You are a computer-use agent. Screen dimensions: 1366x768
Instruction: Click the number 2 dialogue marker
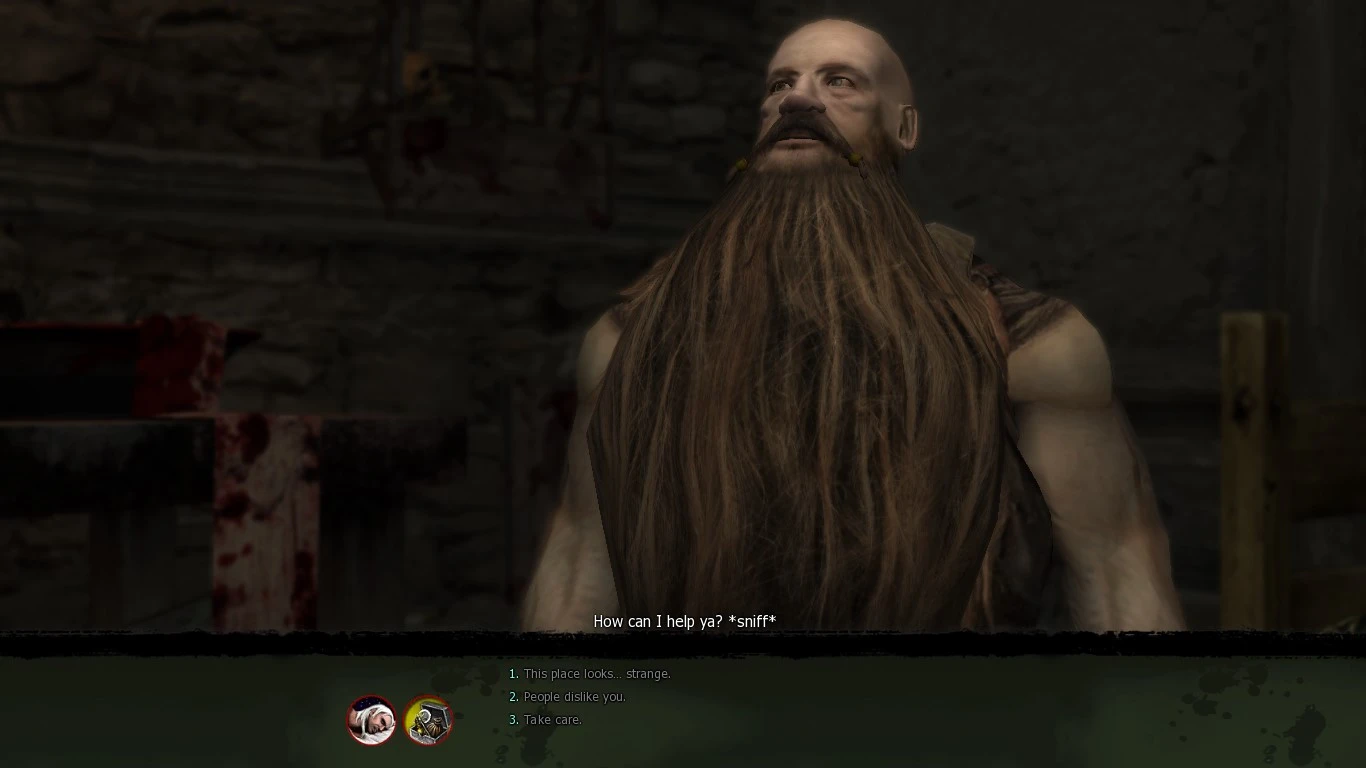pyautogui.click(x=513, y=697)
